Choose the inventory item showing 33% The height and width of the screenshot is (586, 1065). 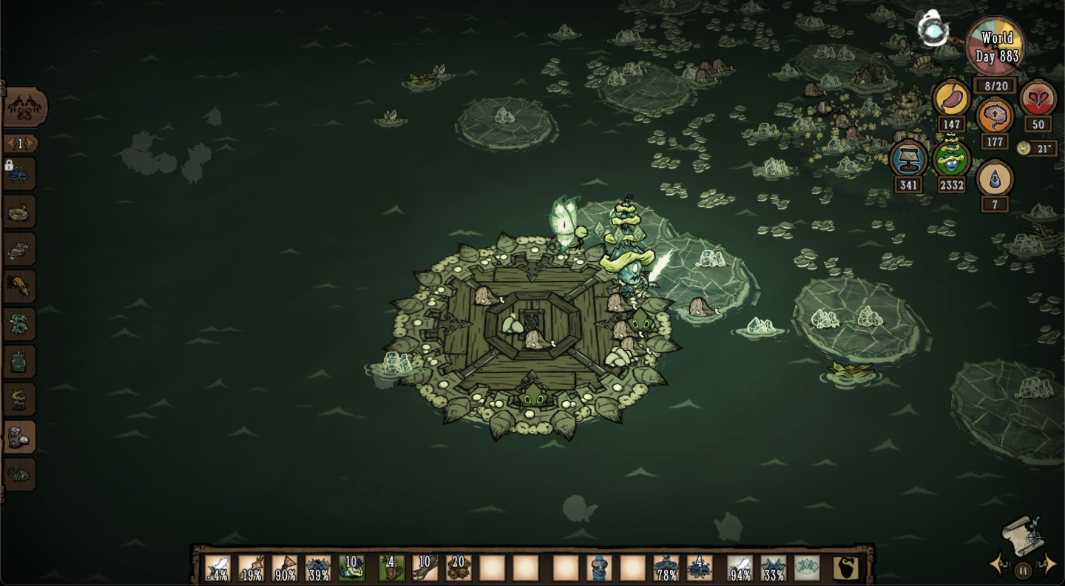click(x=773, y=568)
